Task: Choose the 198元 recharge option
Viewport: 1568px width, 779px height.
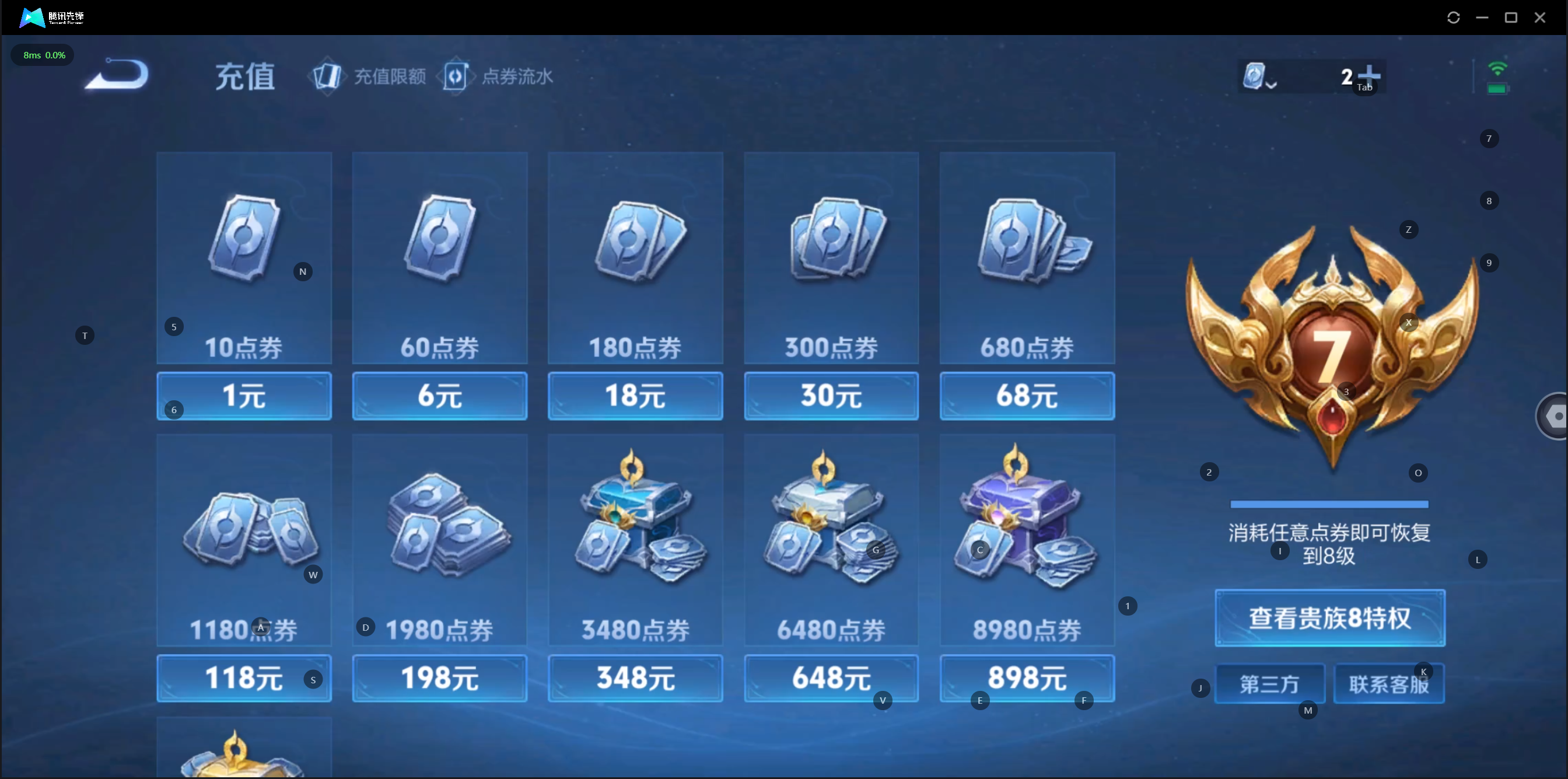Action: (439, 678)
